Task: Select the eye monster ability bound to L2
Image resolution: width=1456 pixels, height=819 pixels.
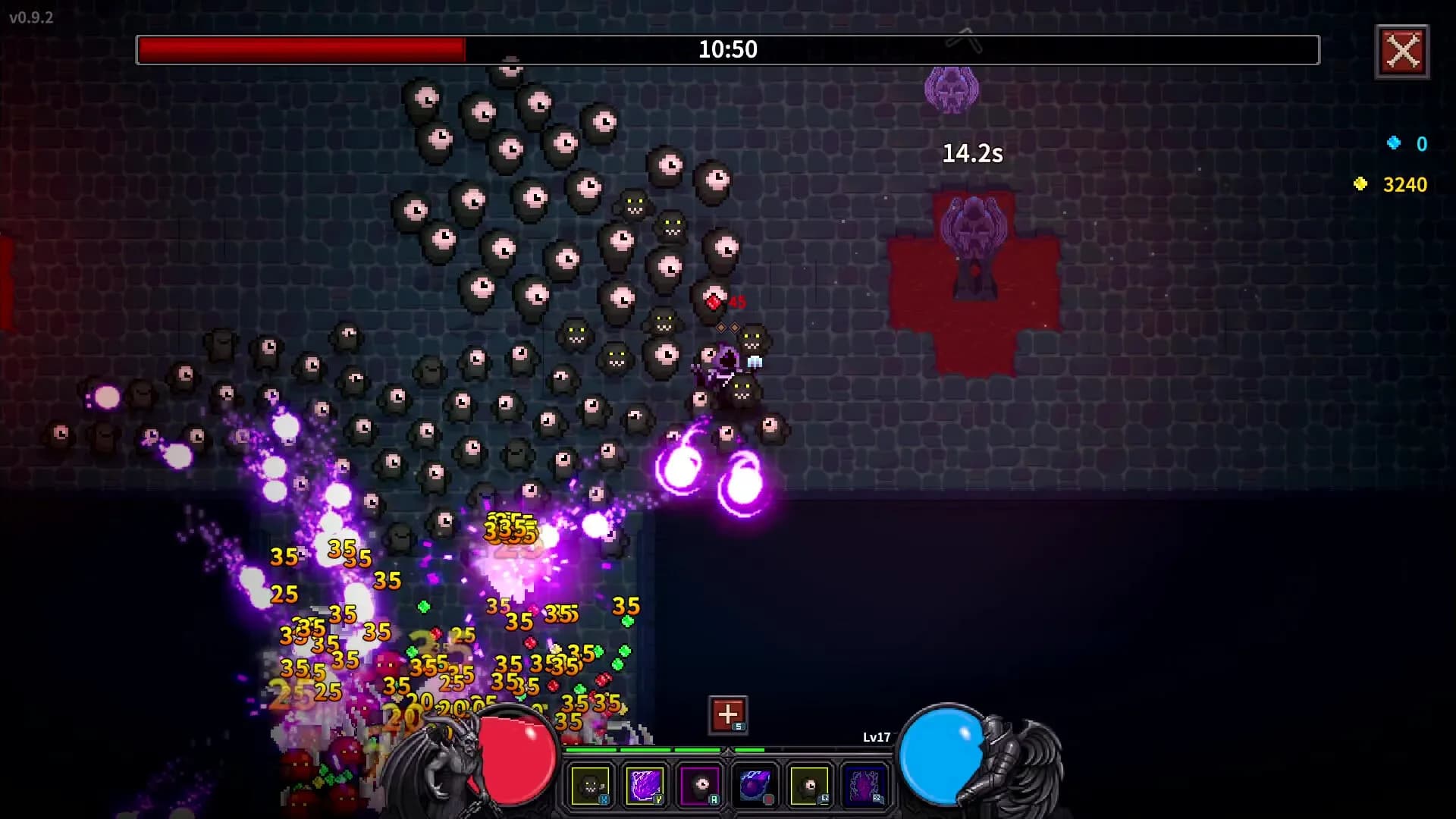Action: 810,785
